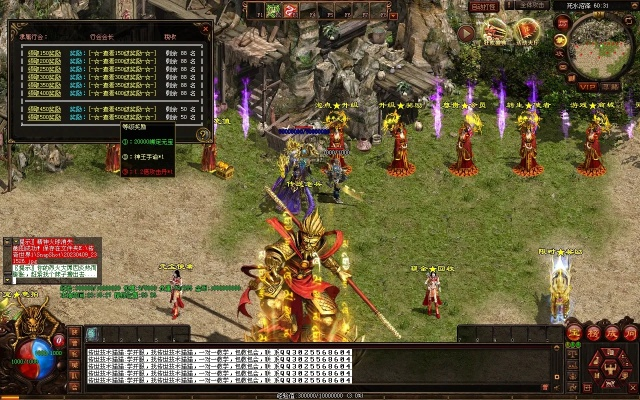Select the red dragon skill icon
The height and width of the screenshot is (400, 640).
(x=289, y=10)
